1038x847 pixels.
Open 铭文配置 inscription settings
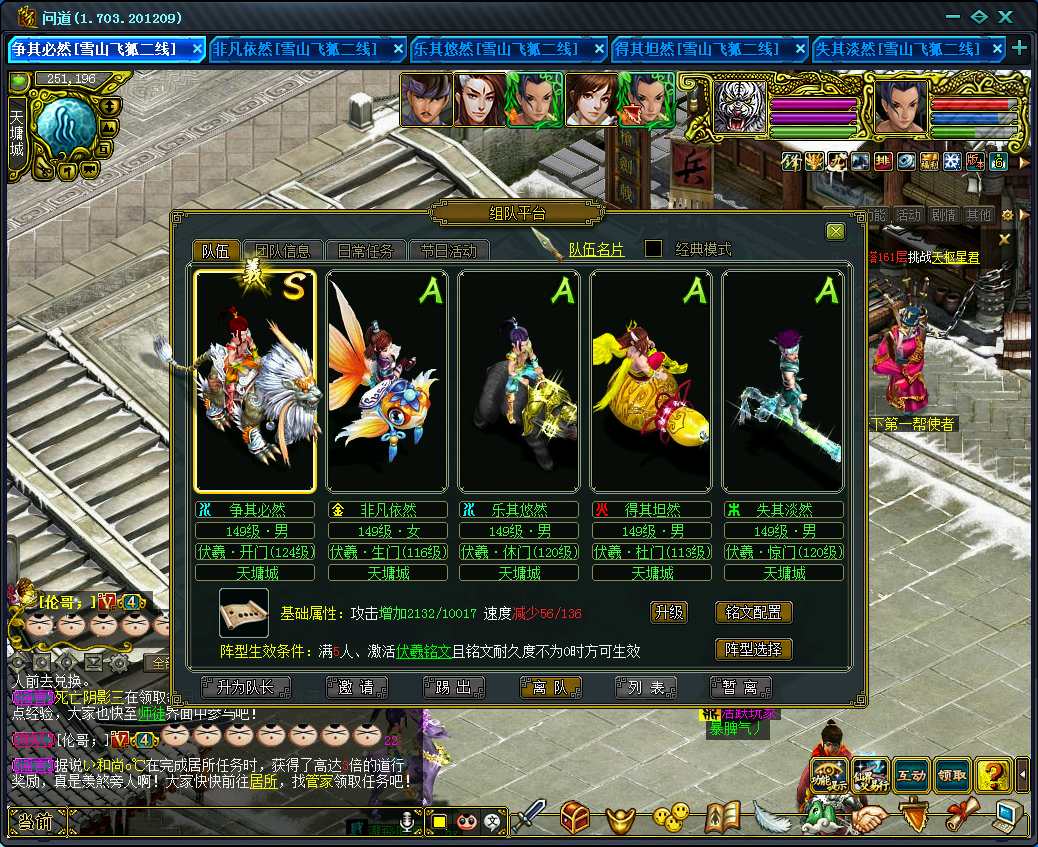(754, 612)
